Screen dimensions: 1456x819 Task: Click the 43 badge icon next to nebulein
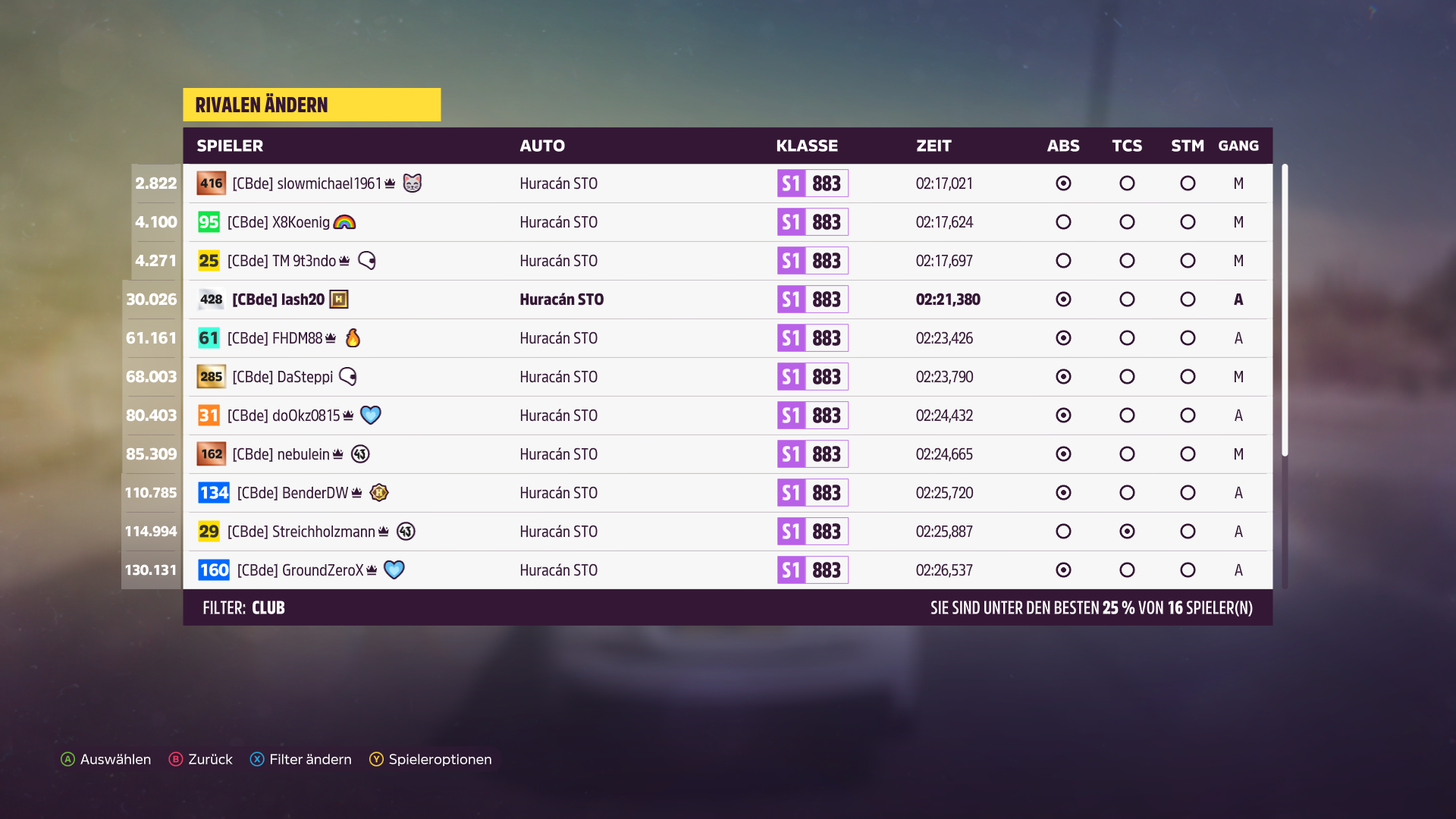360,453
